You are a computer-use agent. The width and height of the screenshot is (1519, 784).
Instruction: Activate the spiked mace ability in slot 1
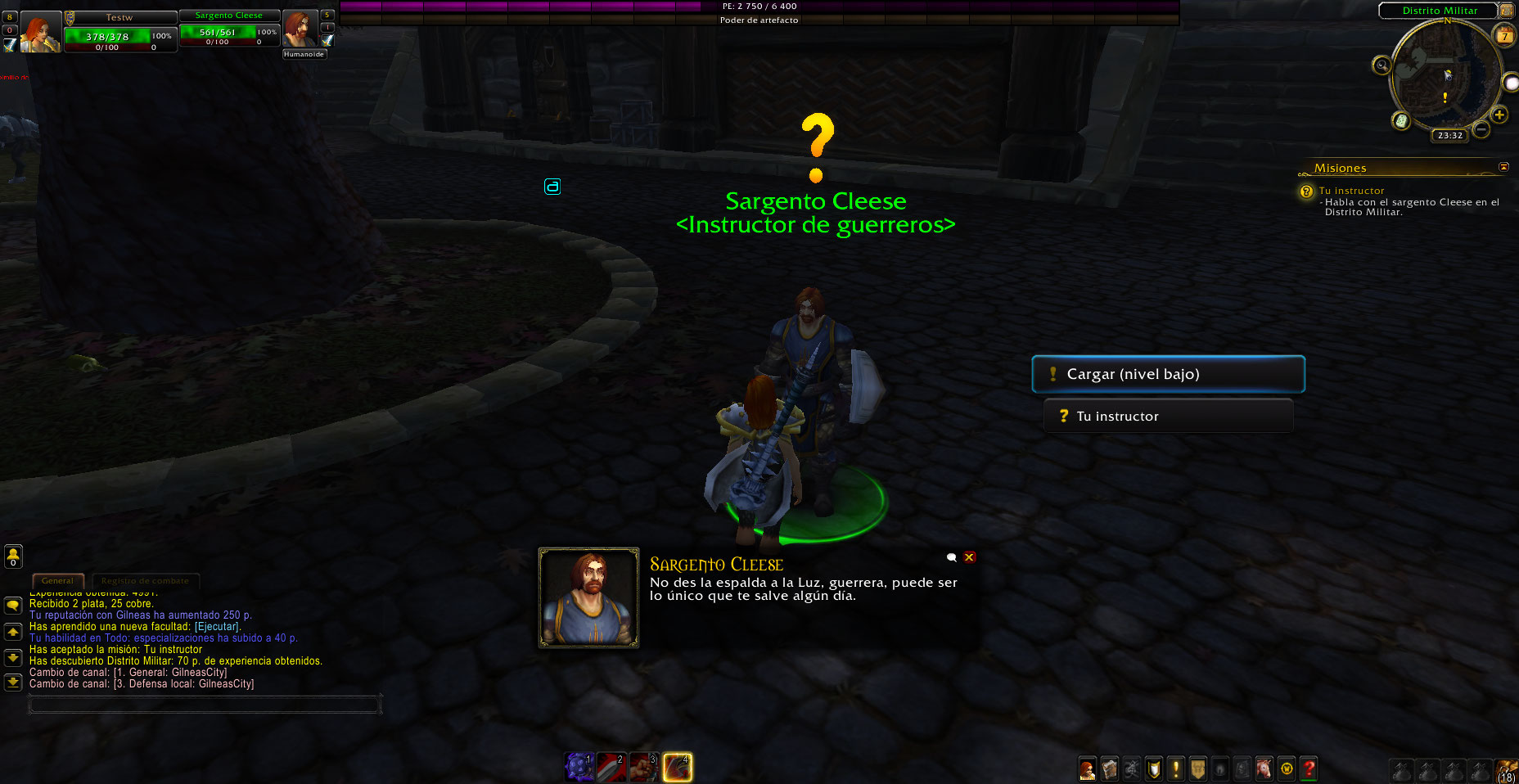coord(579,767)
